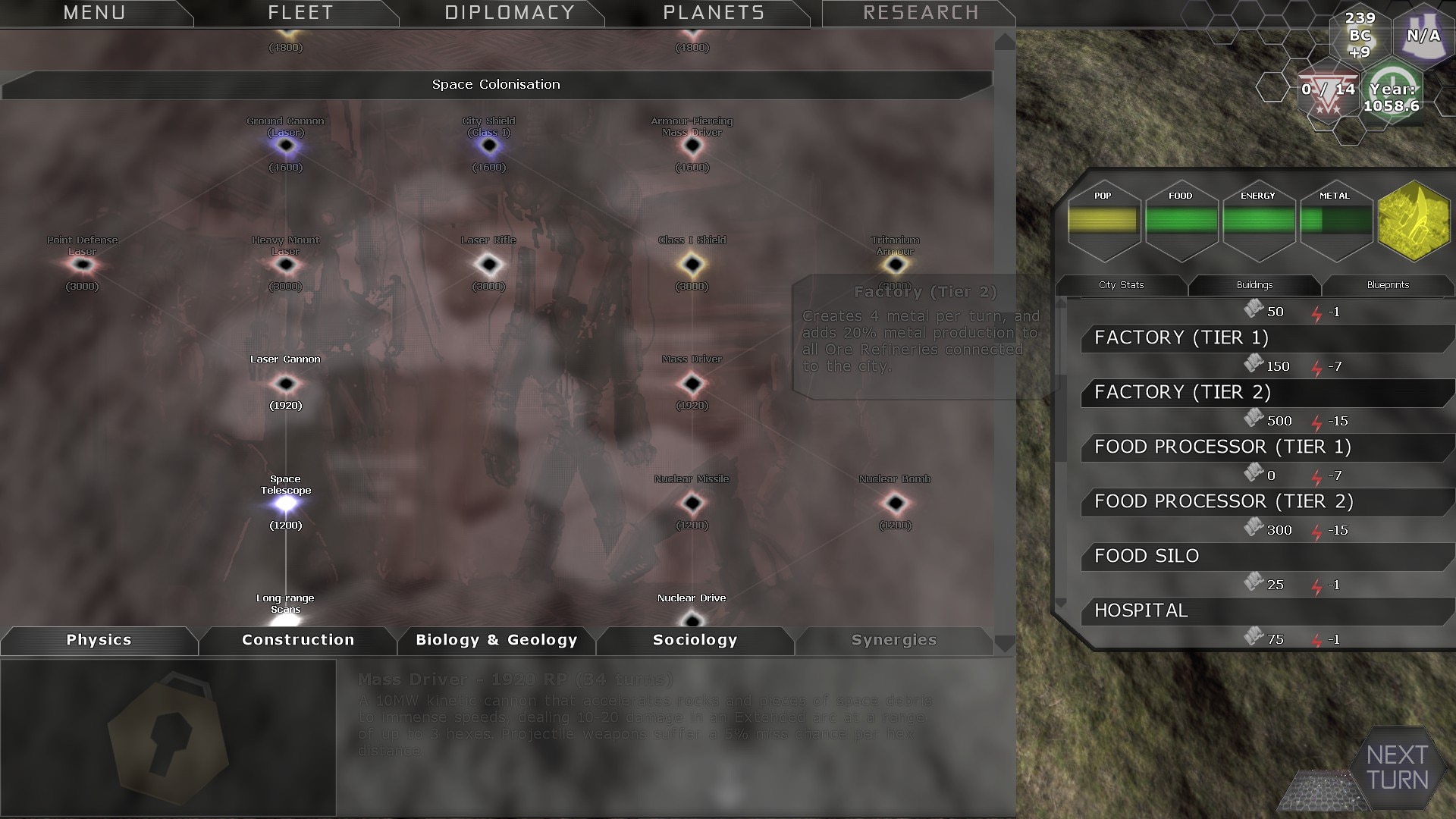
Task: Switch to the Research tab
Action: [921, 13]
